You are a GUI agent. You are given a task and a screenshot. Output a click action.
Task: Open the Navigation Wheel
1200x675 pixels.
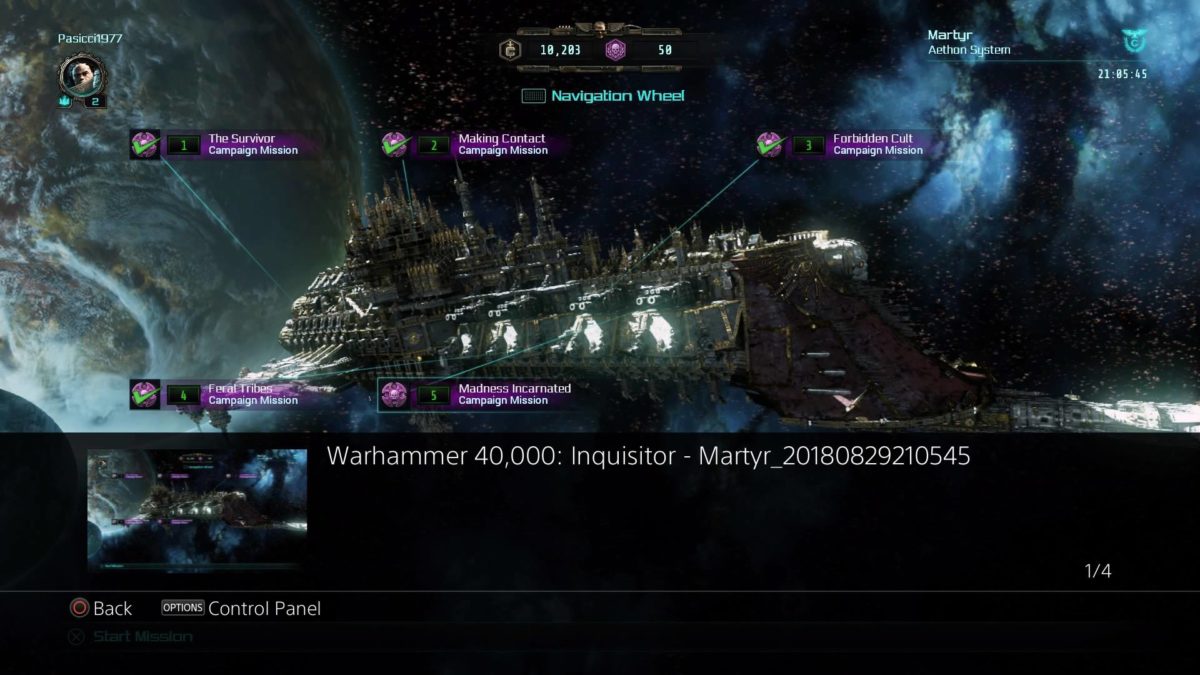(x=604, y=96)
